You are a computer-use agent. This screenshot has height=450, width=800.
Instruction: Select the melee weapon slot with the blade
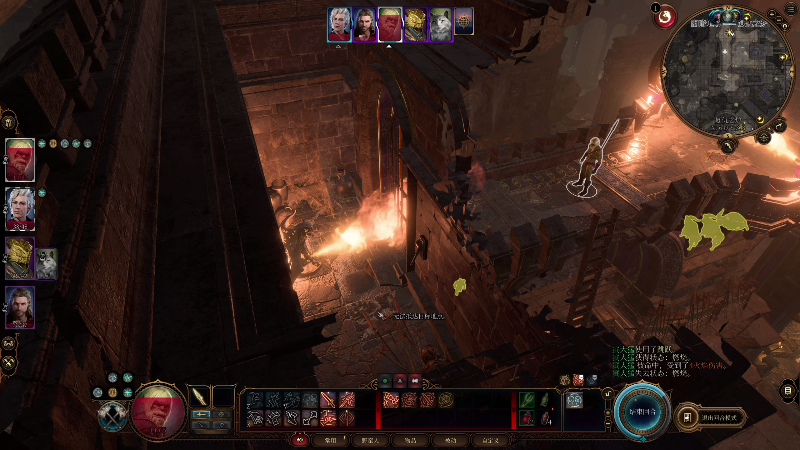coord(201,396)
